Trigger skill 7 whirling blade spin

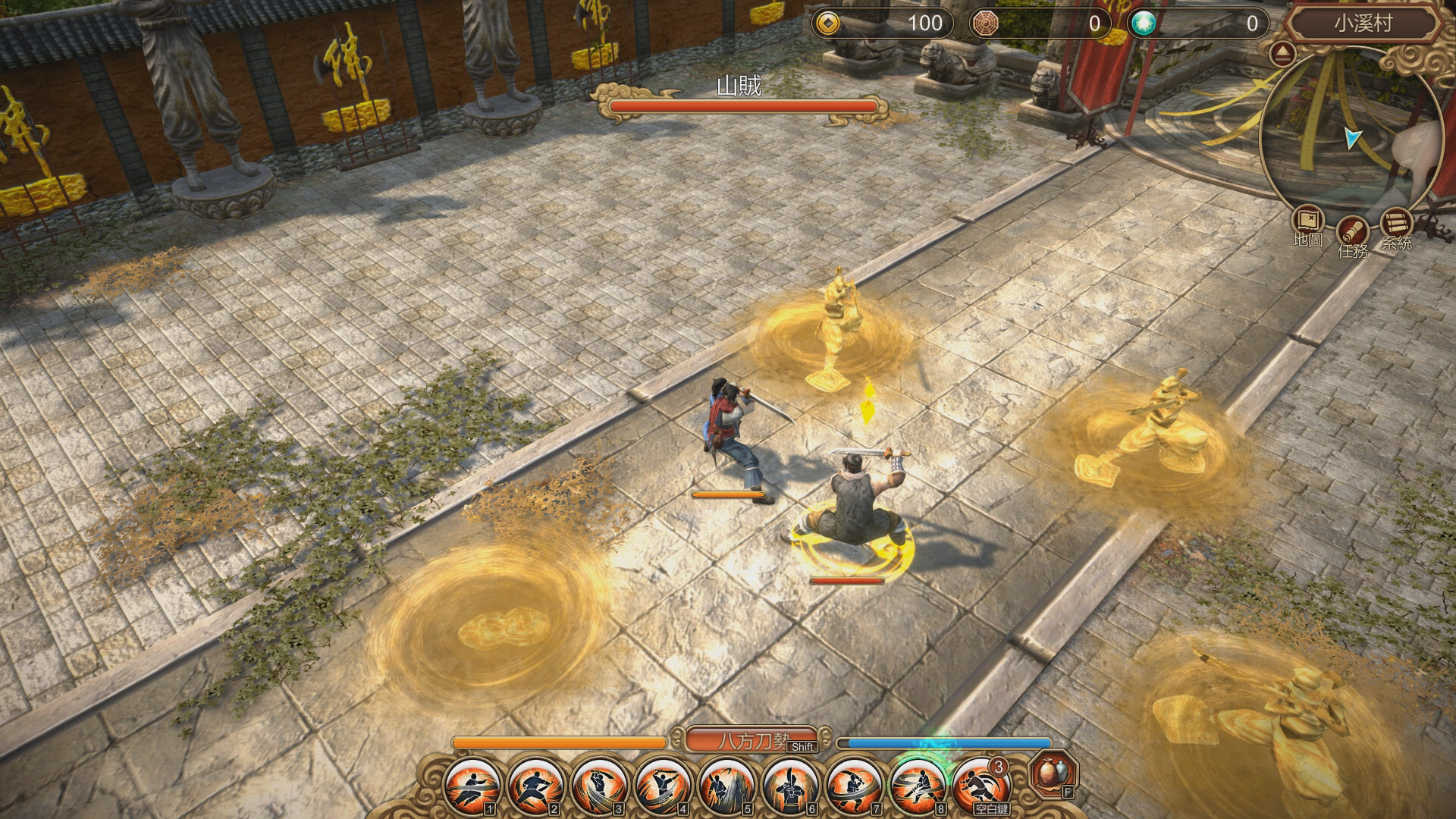[854, 786]
